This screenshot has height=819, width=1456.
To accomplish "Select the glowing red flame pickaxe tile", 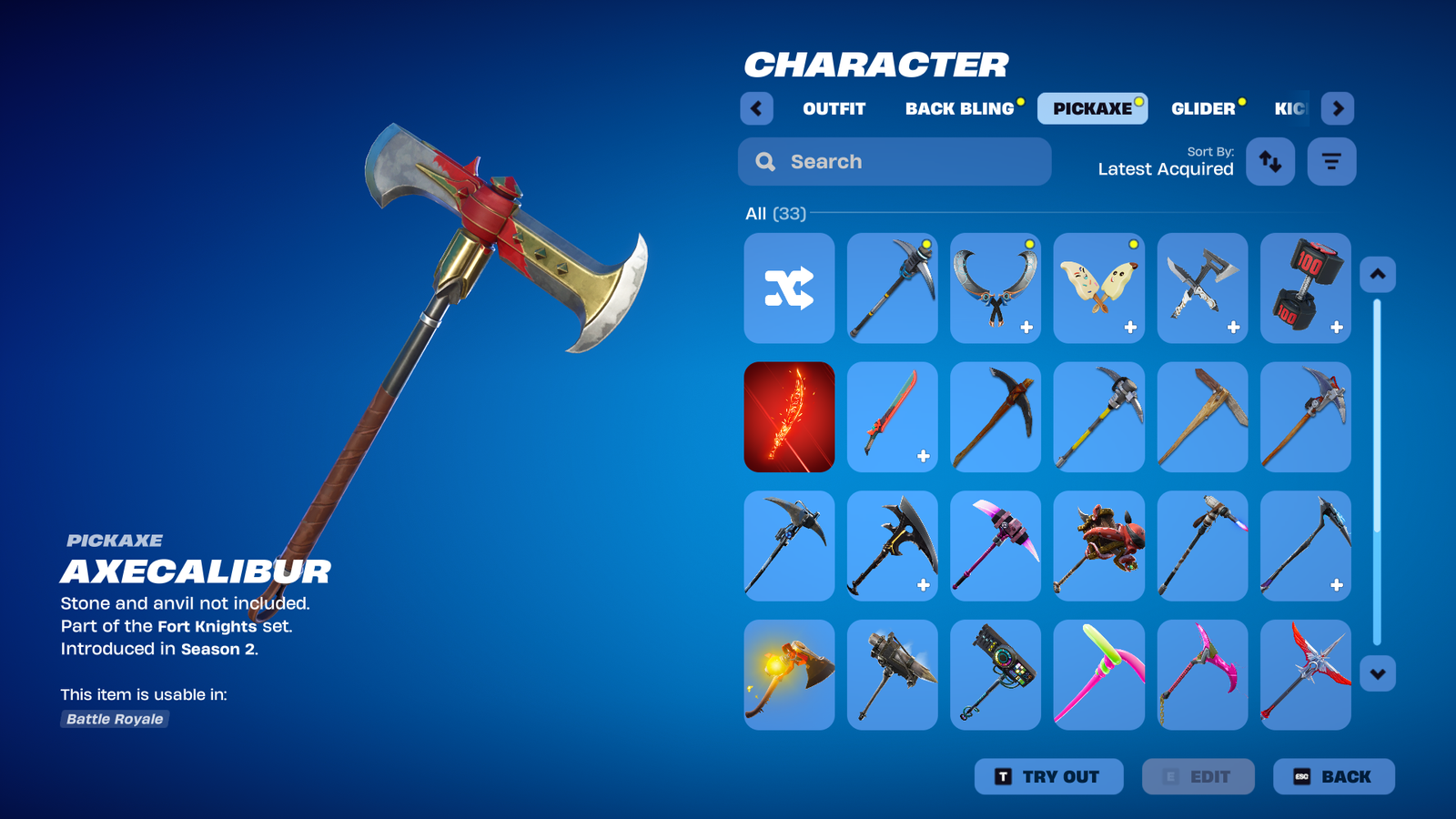I will tap(789, 417).
